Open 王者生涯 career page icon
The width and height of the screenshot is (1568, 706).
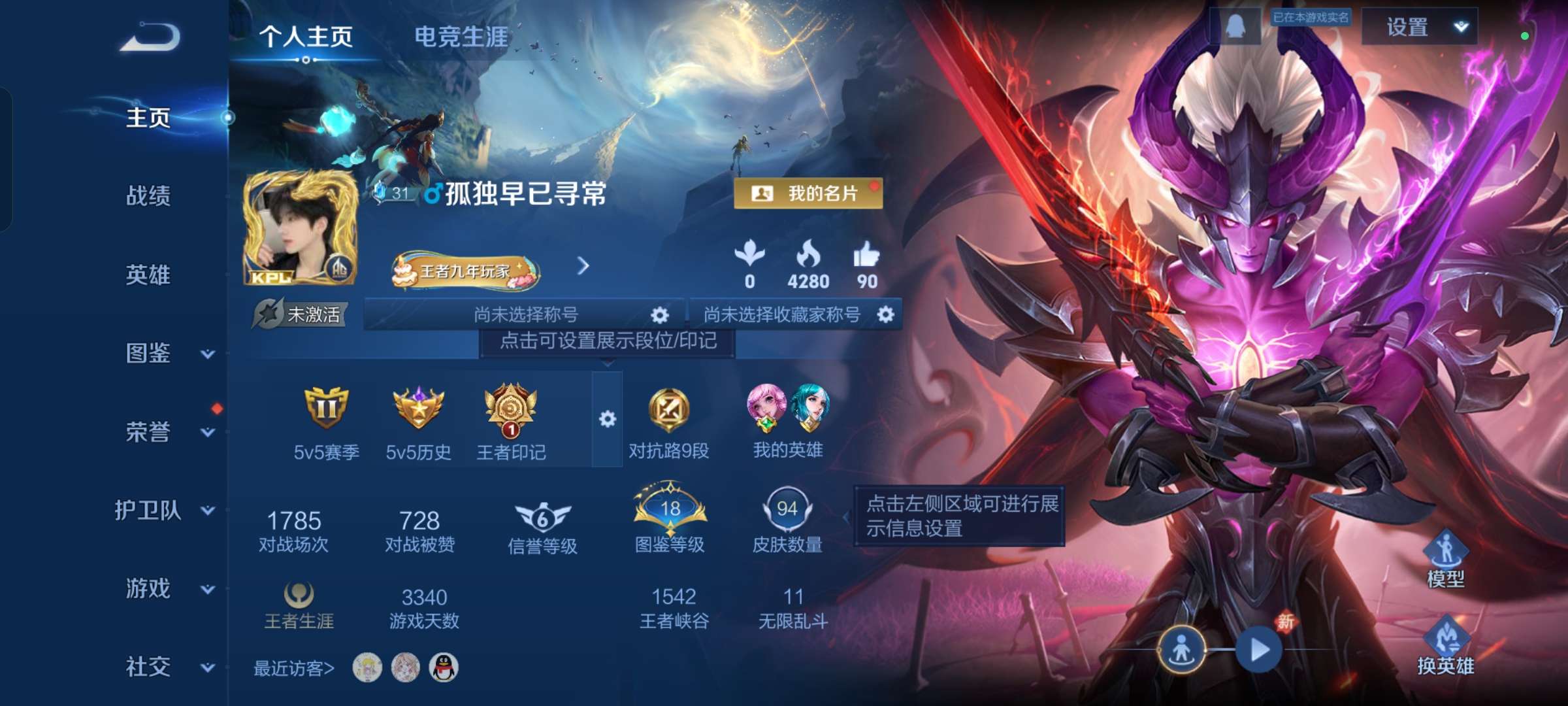(x=301, y=595)
